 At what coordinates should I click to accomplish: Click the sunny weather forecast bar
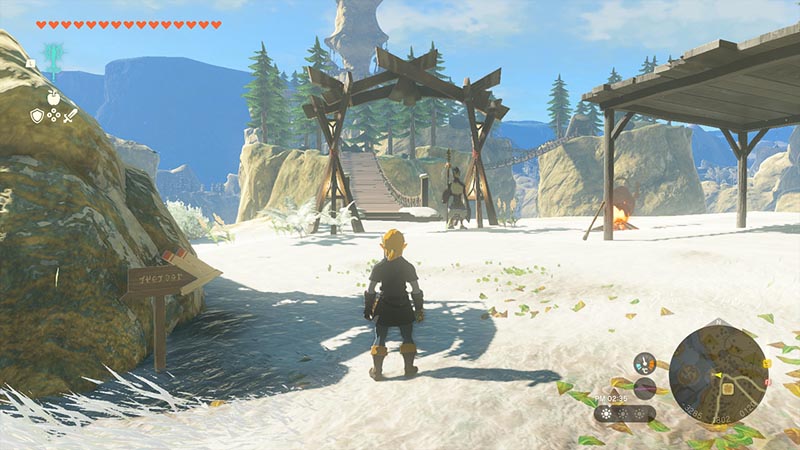625,413
